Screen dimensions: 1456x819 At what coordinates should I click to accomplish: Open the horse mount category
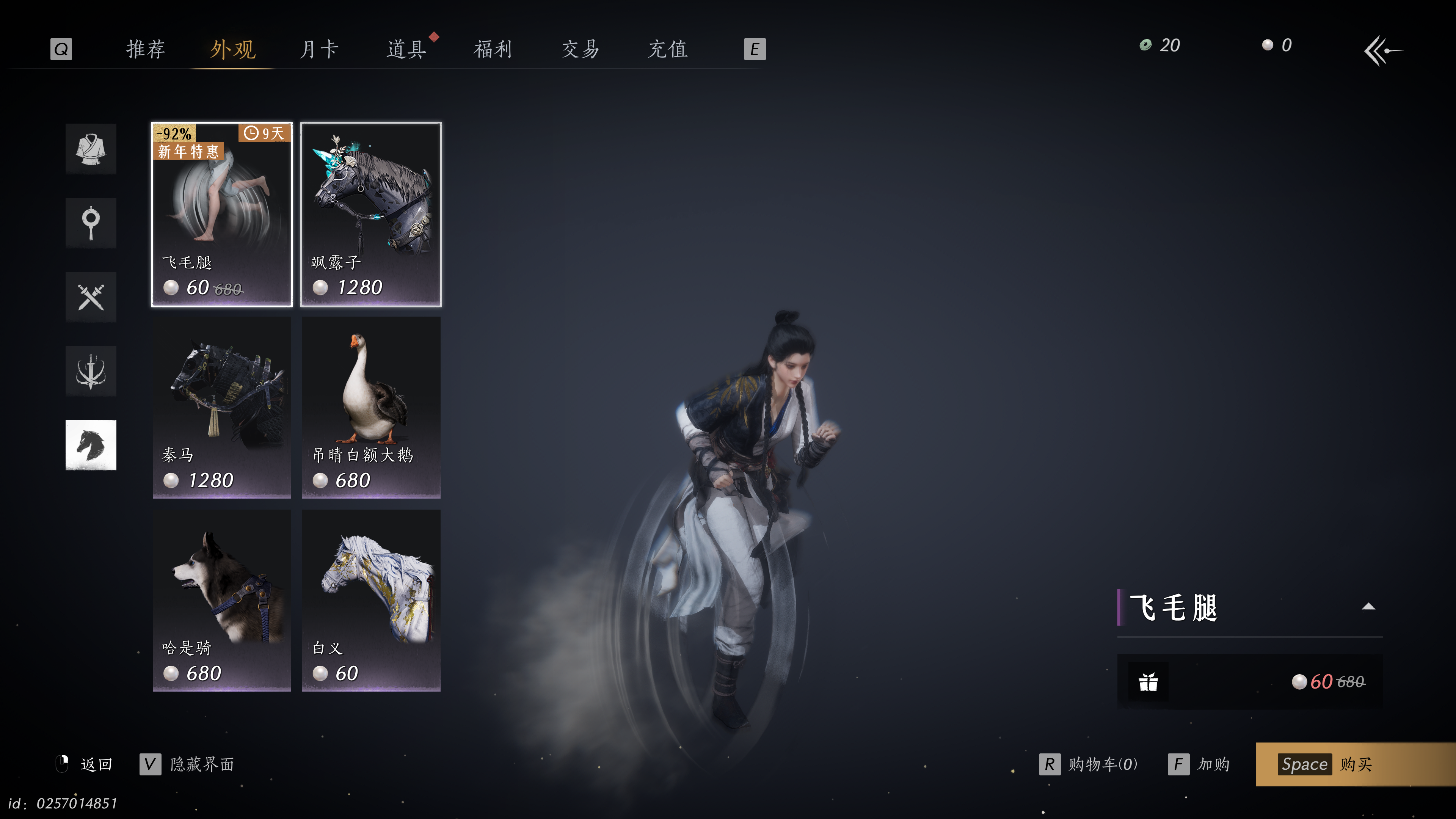click(x=91, y=445)
